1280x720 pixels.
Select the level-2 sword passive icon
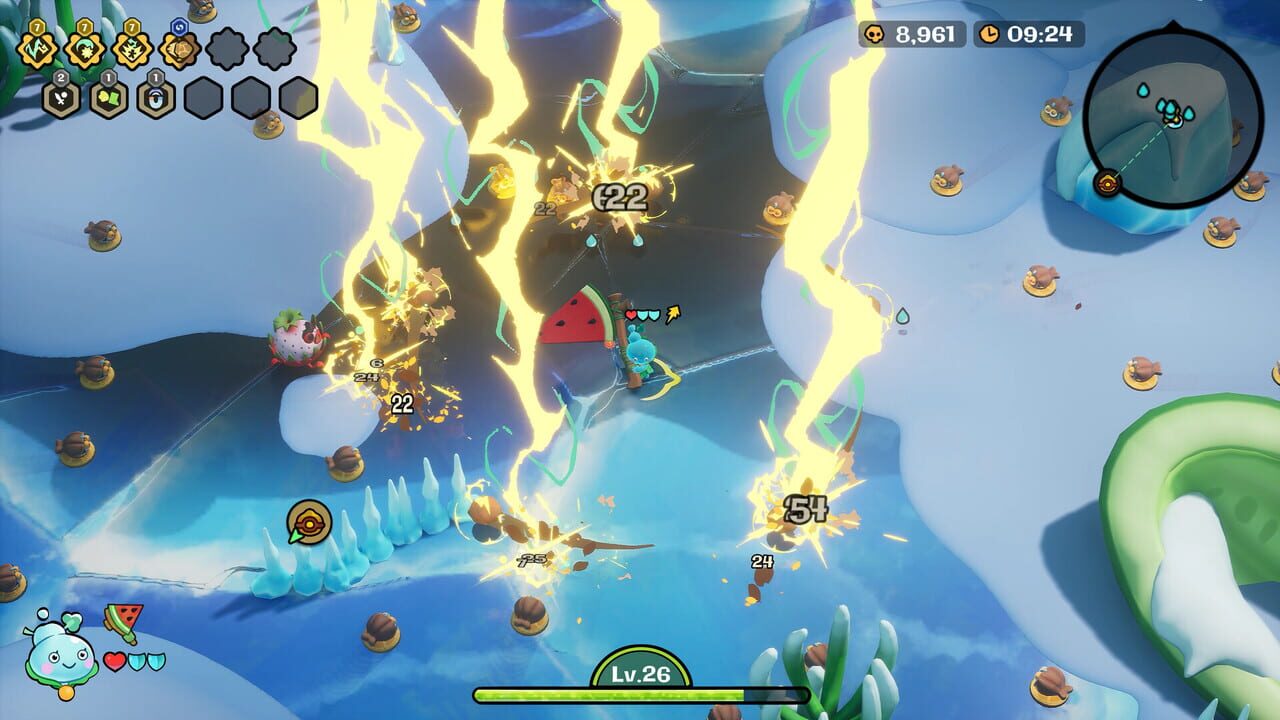[x=58, y=97]
